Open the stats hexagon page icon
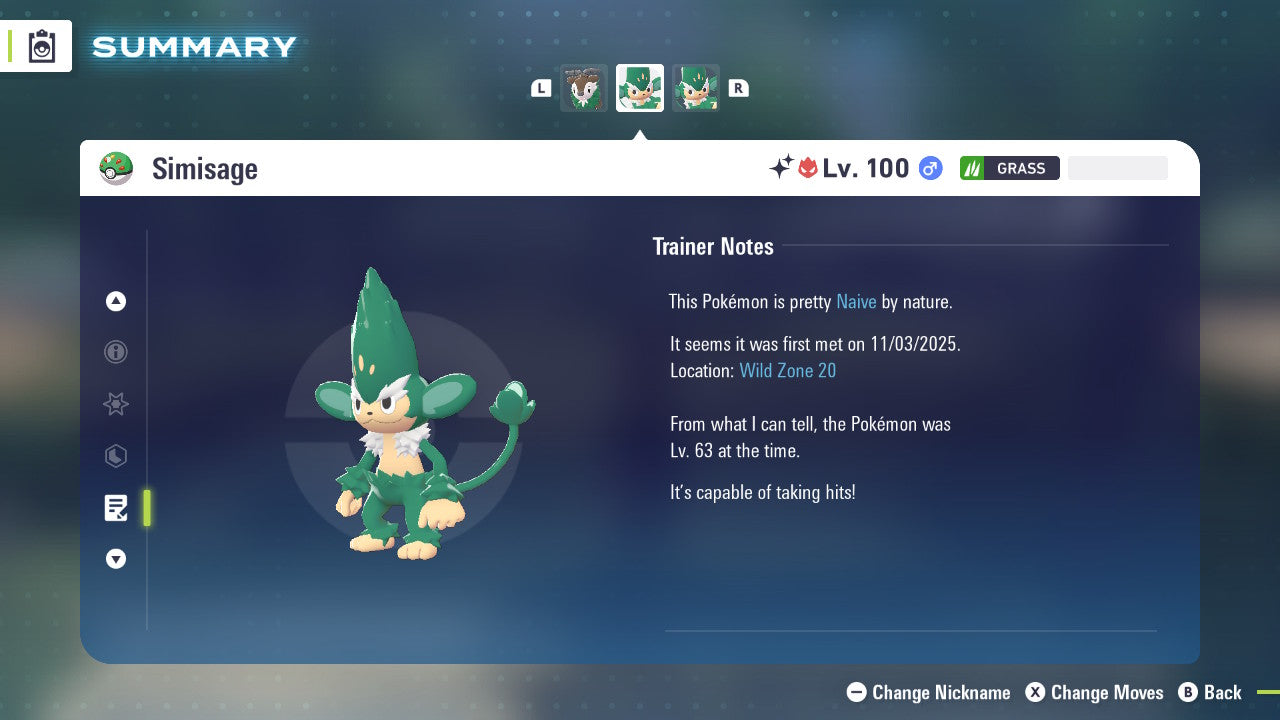This screenshot has width=1280, height=720. point(115,456)
